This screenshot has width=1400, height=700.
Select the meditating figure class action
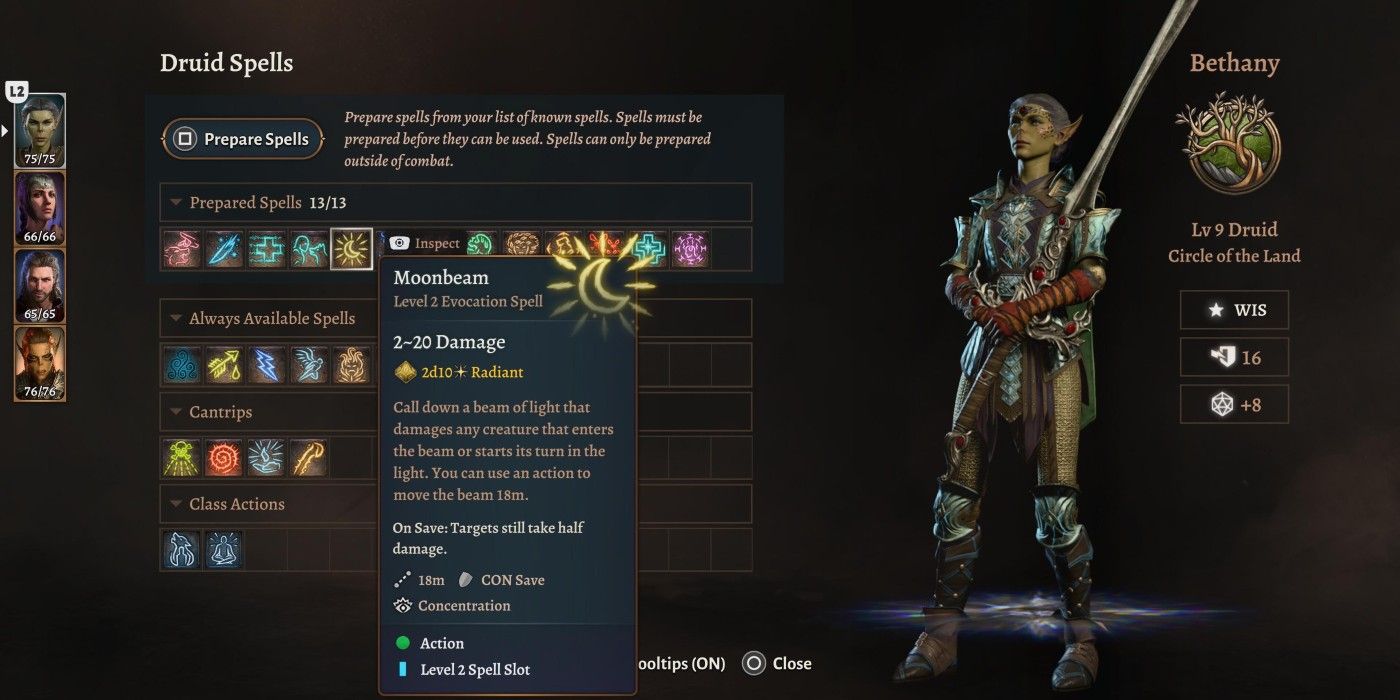click(224, 550)
